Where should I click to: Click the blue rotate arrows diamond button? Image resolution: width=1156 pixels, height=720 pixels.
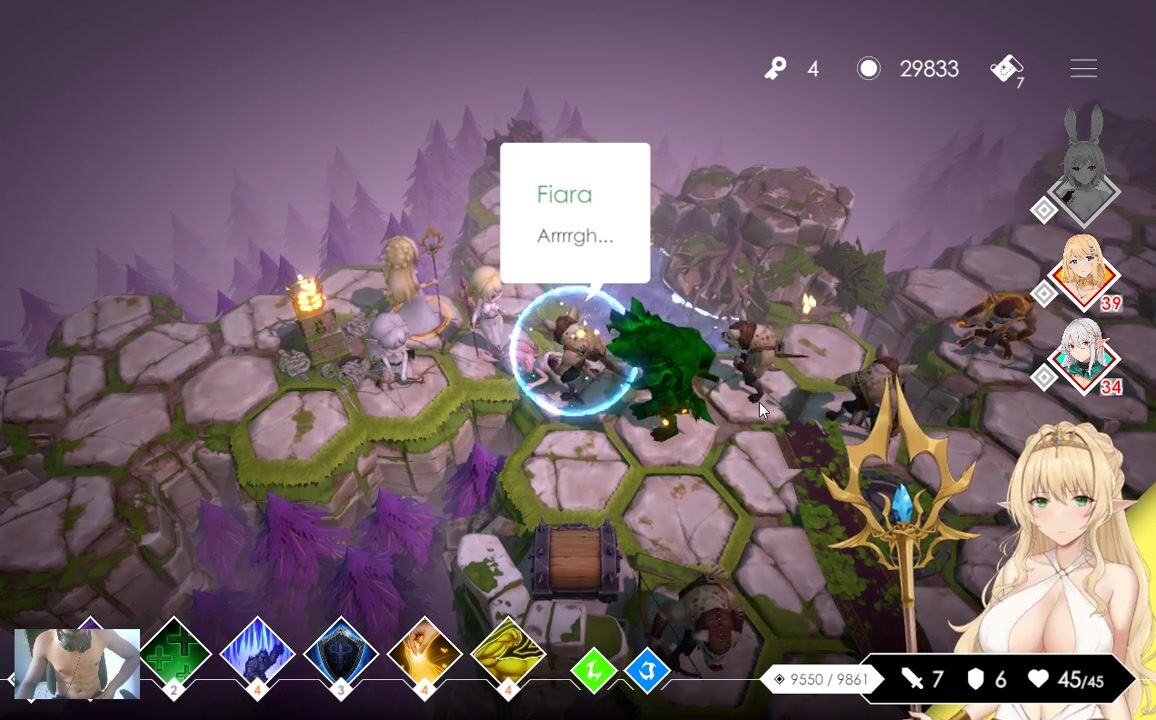pos(646,671)
